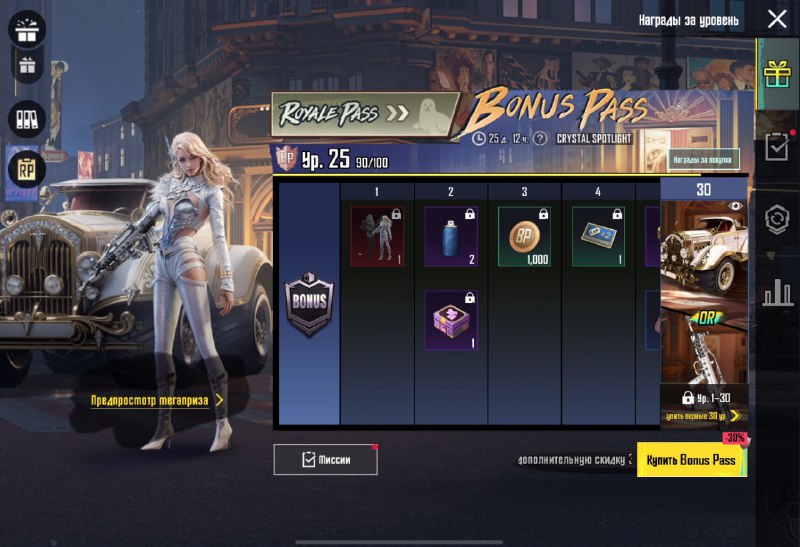Viewport: 800px width, 547px height.
Task: Select the 1,000 BP coin reward
Action: point(524,236)
